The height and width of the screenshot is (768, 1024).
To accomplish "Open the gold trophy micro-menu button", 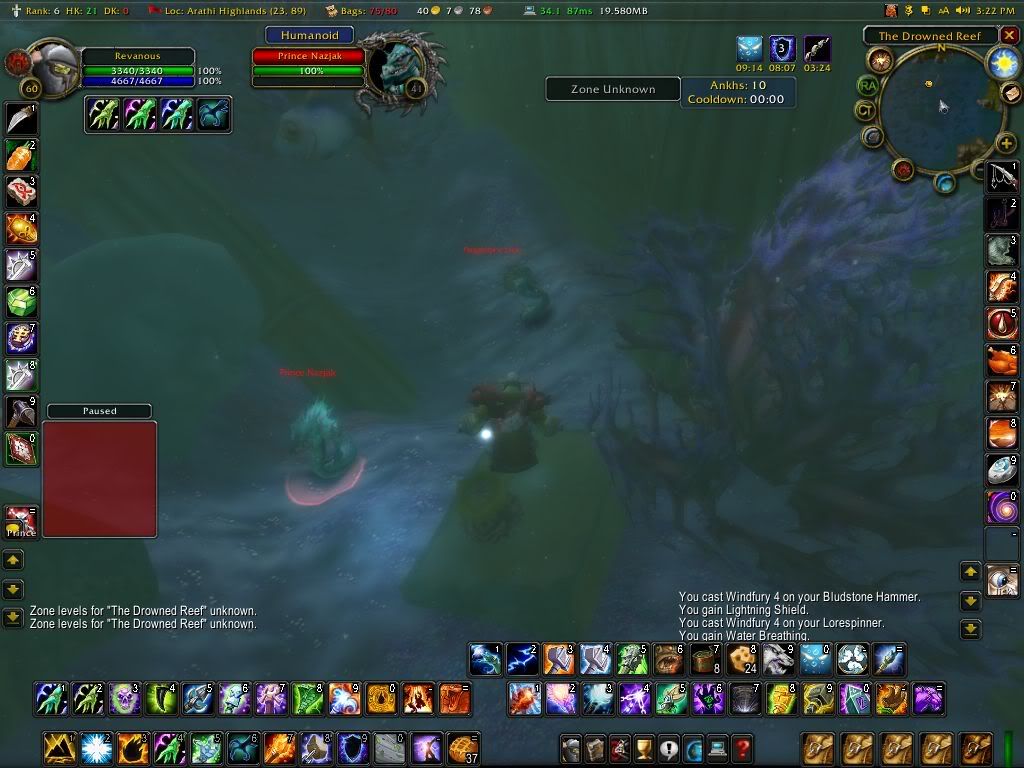I will point(644,748).
